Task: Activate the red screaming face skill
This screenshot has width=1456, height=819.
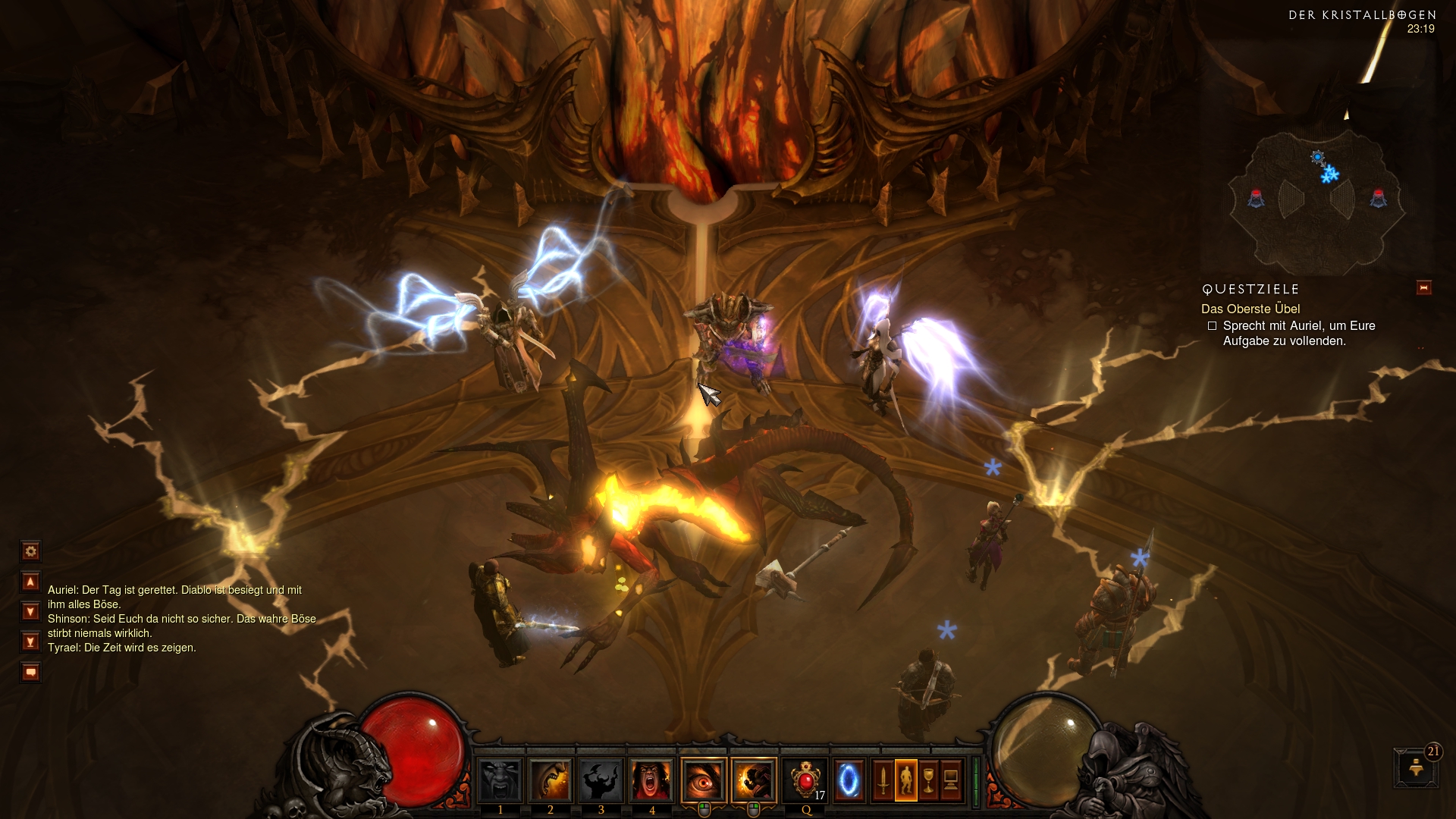Action: pos(652,780)
